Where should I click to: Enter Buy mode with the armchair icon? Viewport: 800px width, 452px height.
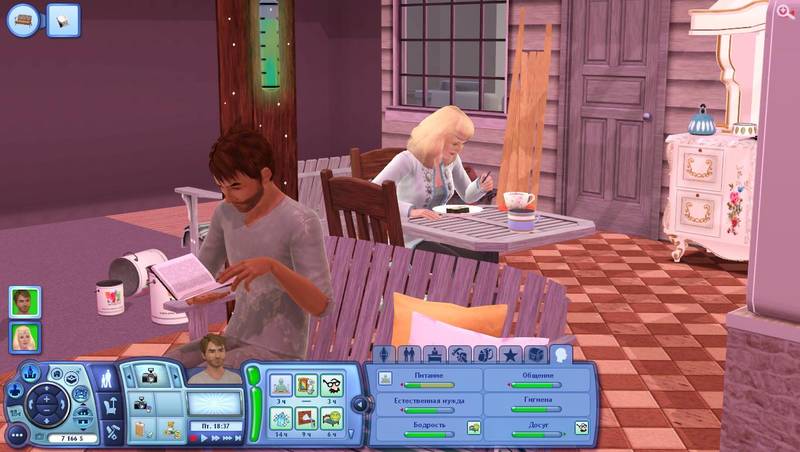pyautogui.click(x=111, y=405)
